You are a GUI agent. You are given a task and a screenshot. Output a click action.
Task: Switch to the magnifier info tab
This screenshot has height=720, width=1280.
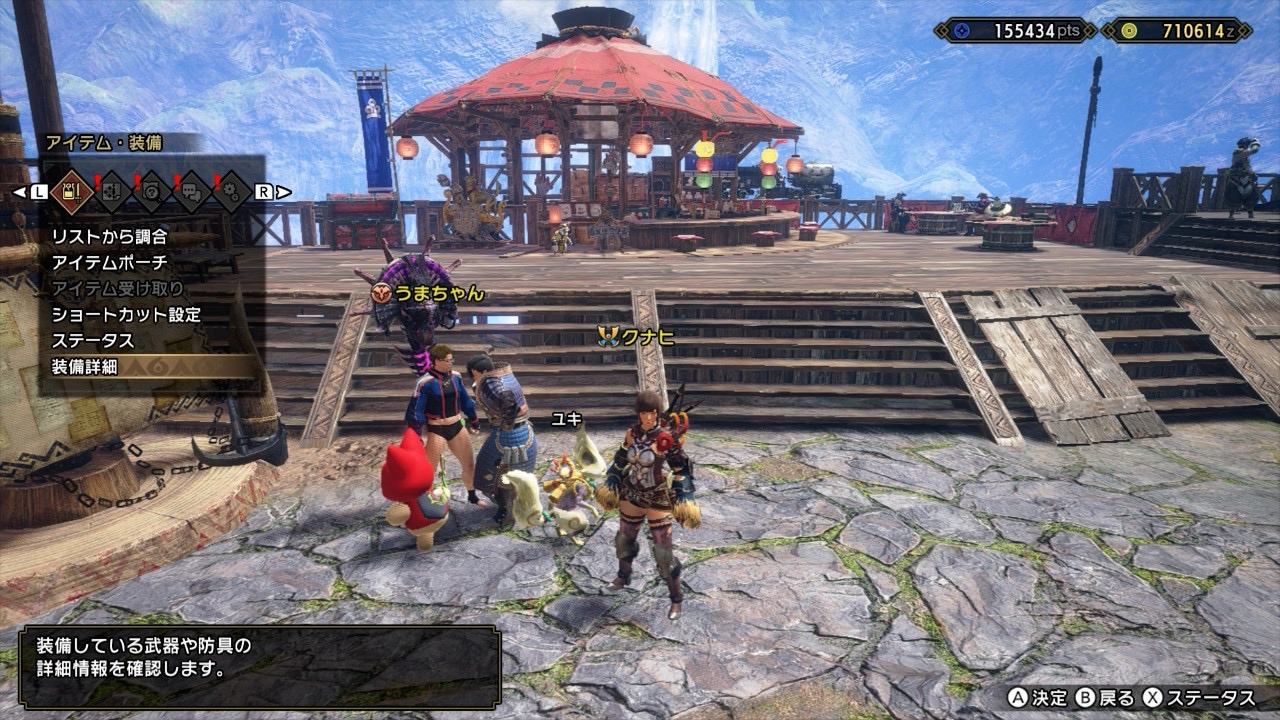pos(153,190)
